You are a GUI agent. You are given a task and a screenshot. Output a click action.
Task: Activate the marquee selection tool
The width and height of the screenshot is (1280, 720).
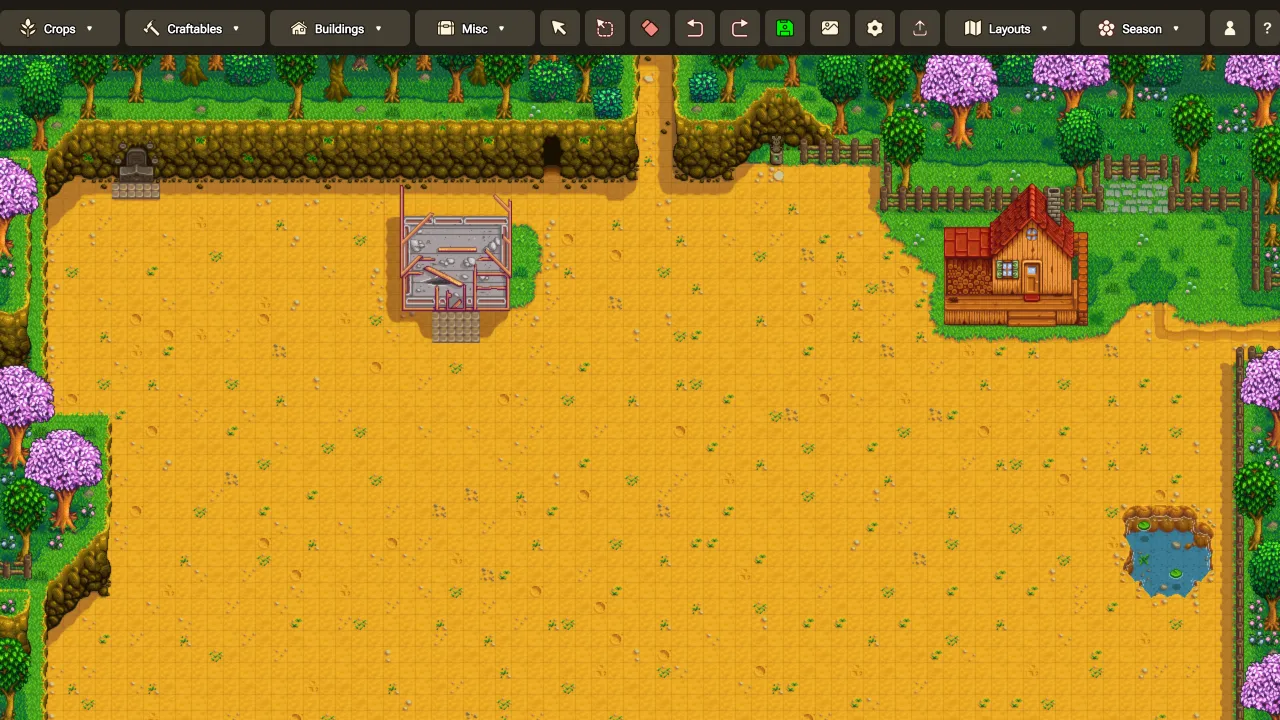[x=604, y=28]
